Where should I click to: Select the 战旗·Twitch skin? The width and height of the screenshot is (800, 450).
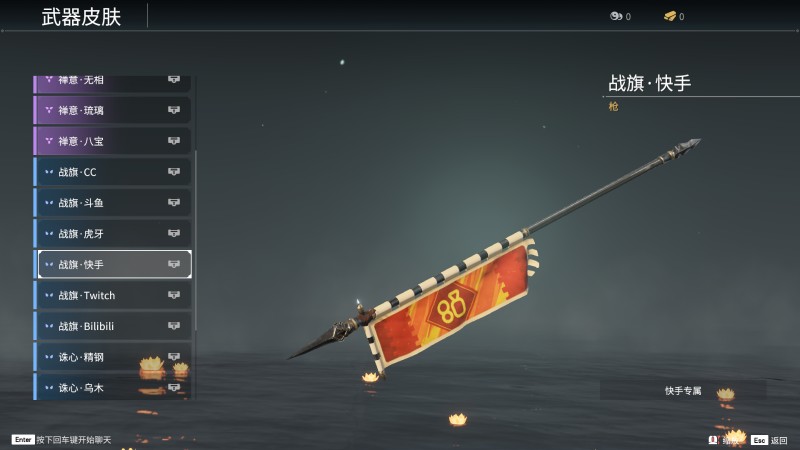[x=112, y=296]
